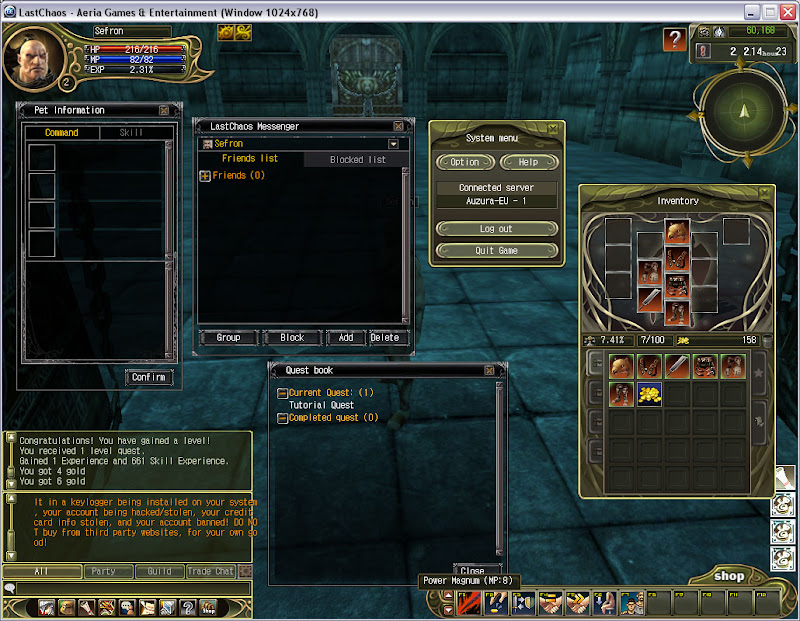
Task: Quit Game via the System menu
Action: click(x=497, y=251)
